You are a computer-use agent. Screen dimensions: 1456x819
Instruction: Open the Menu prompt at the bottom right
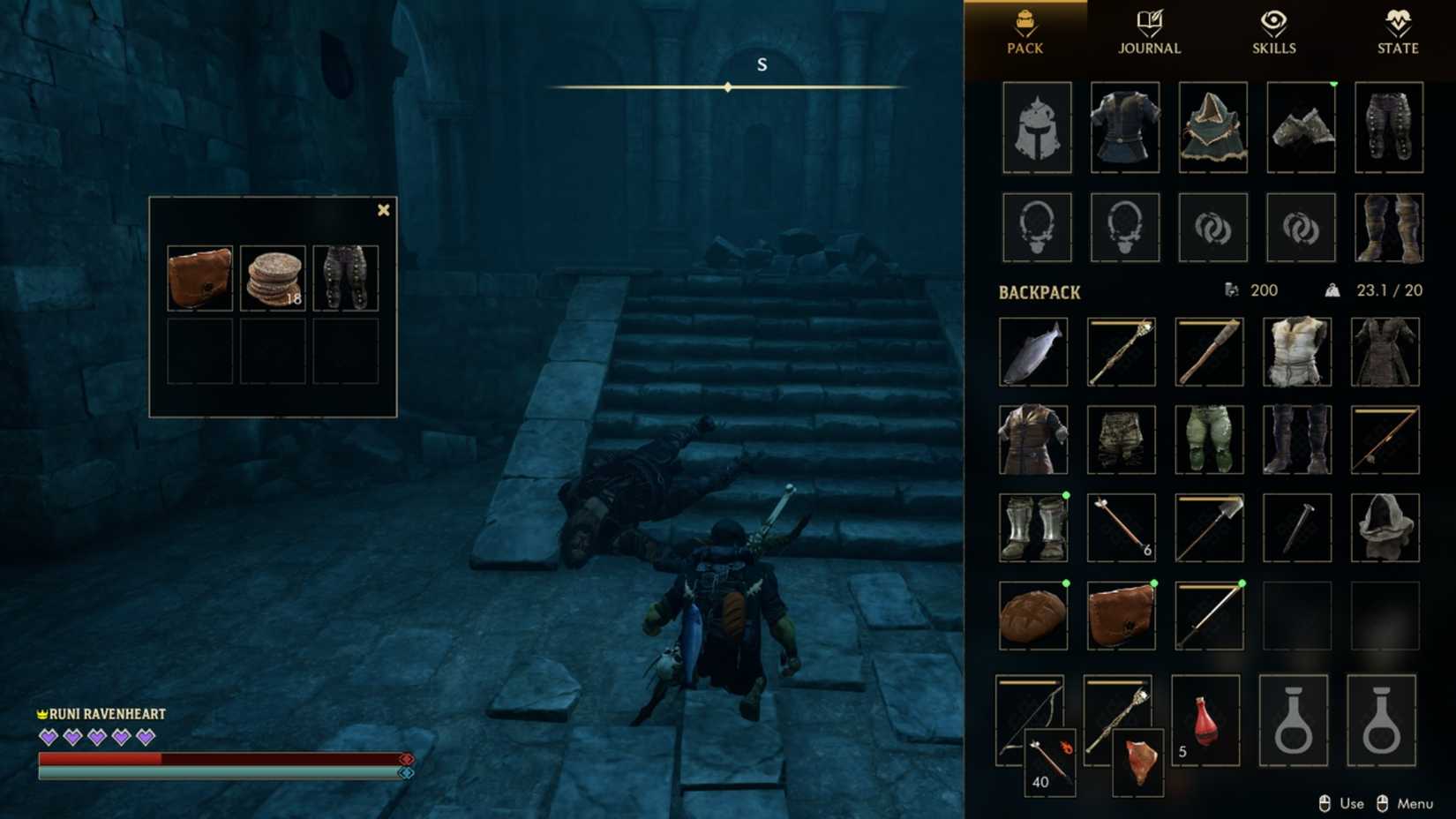point(1414,804)
